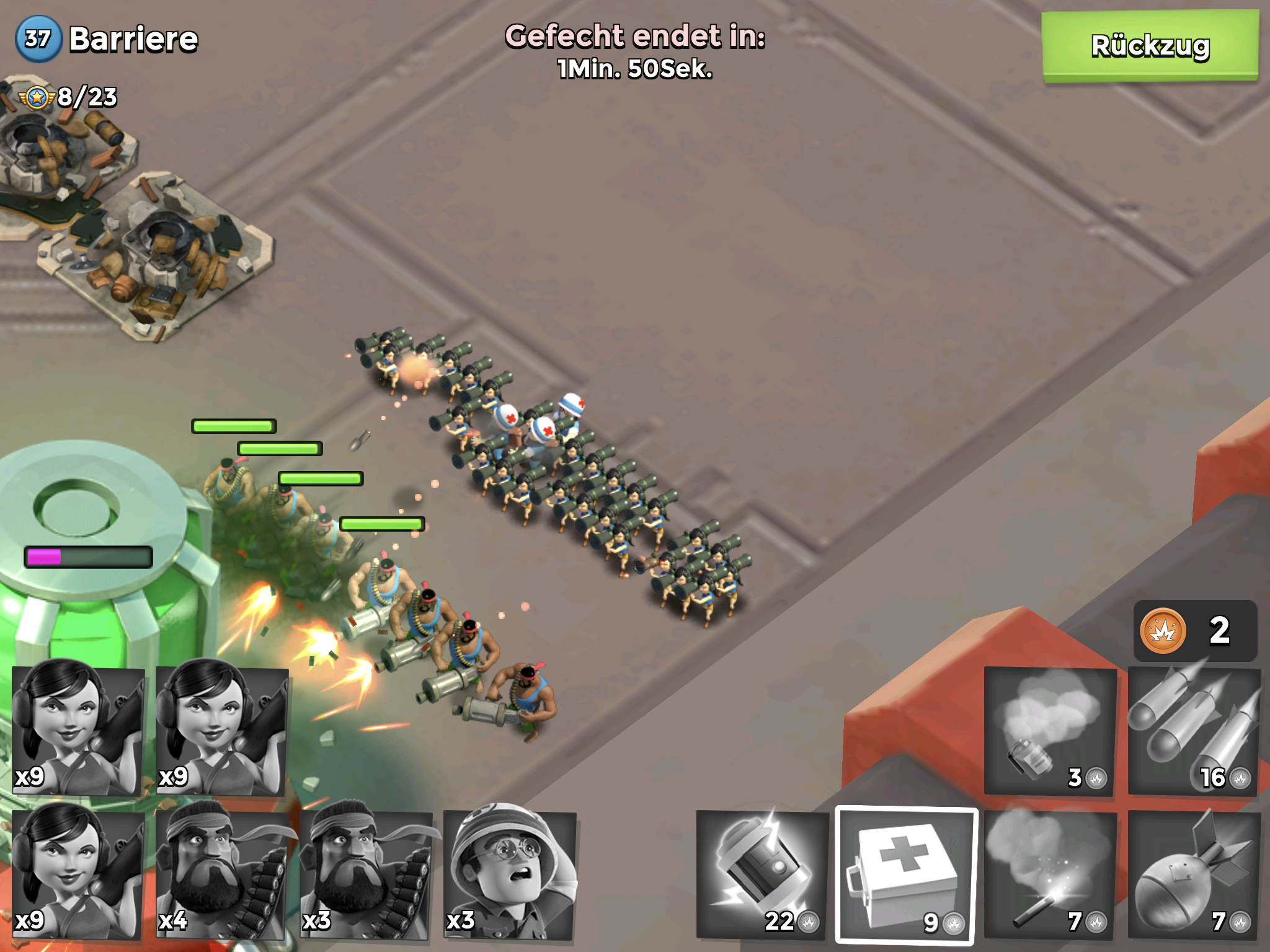The width and height of the screenshot is (1270, 952).
Task: Activate the Shock Bomb ability costing 22
Action: (x=762, y=874)
